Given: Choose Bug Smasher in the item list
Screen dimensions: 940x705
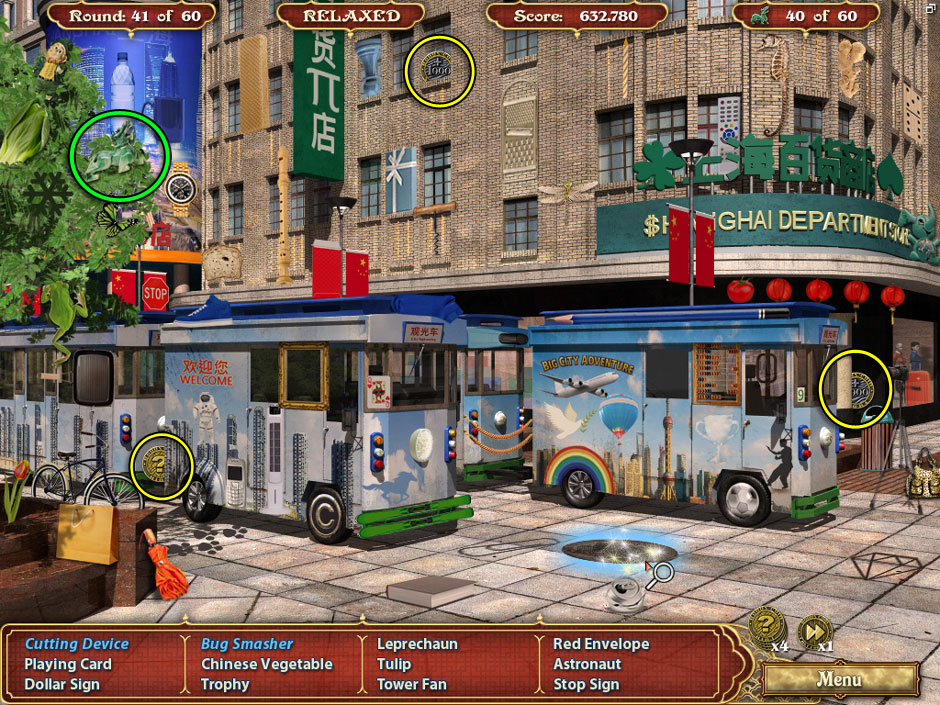Looking at the screenshot, I should pyautogui.click(x=247, y=644).
